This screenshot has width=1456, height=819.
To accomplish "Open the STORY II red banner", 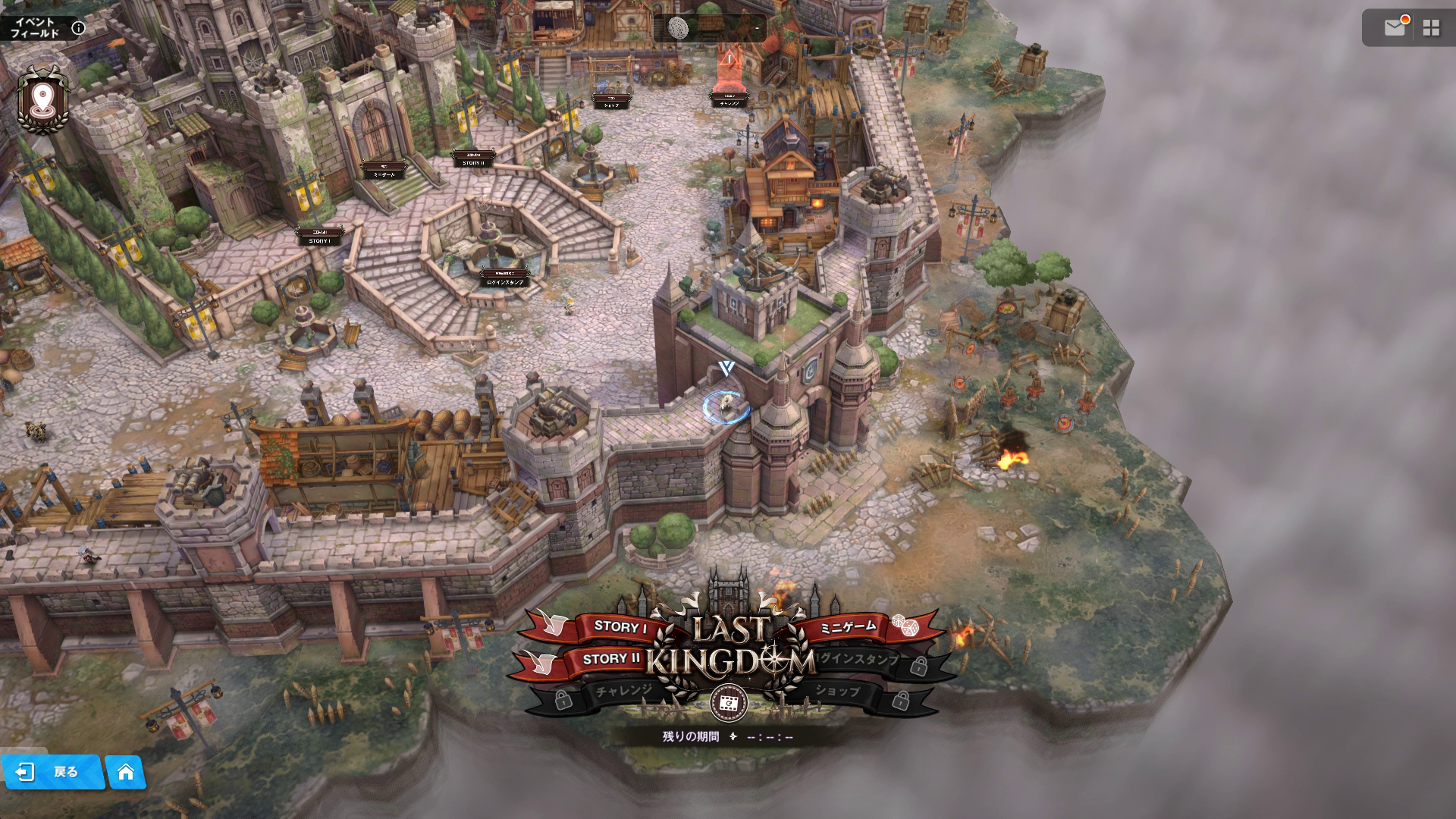I will tap(611, 658).
